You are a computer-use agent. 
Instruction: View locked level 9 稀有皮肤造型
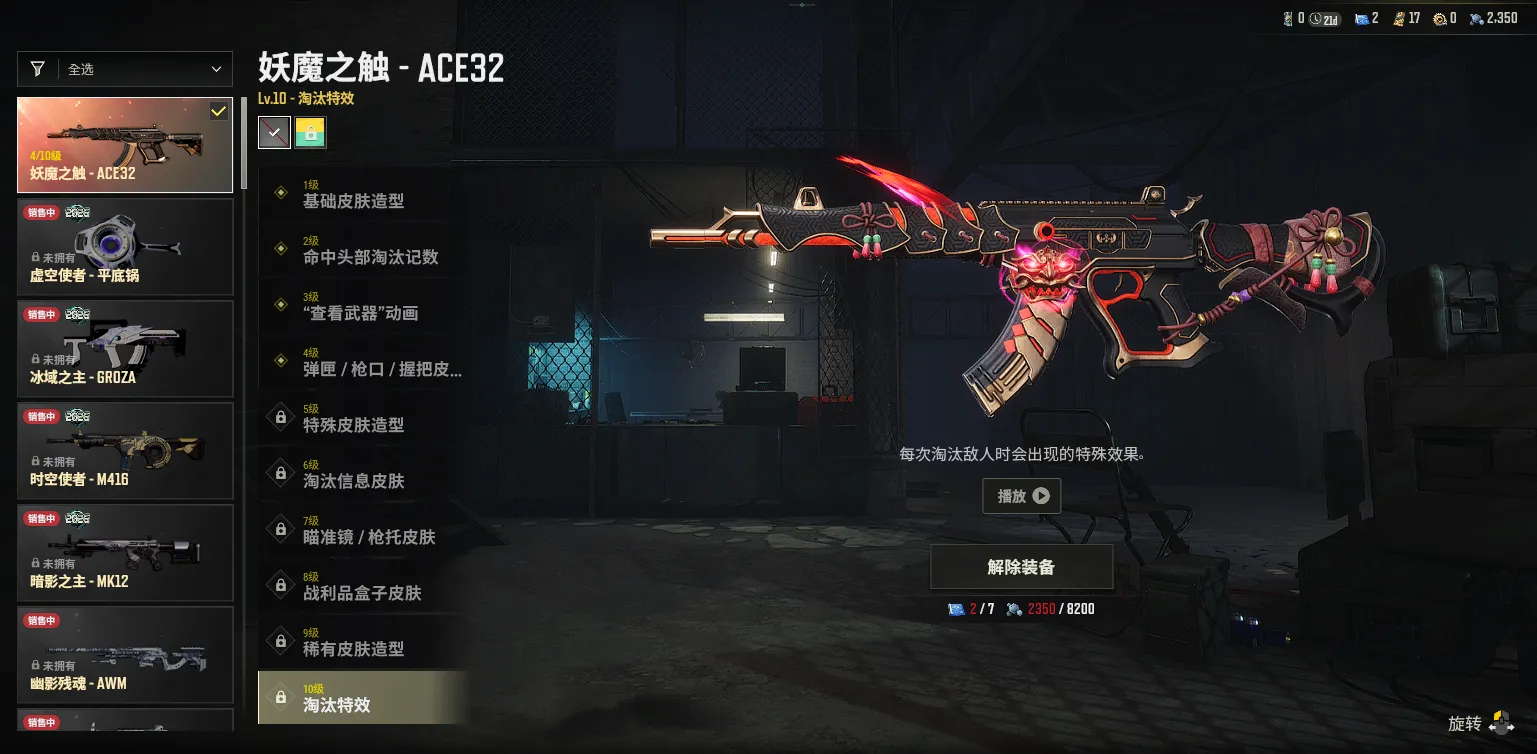coord(360,642)
